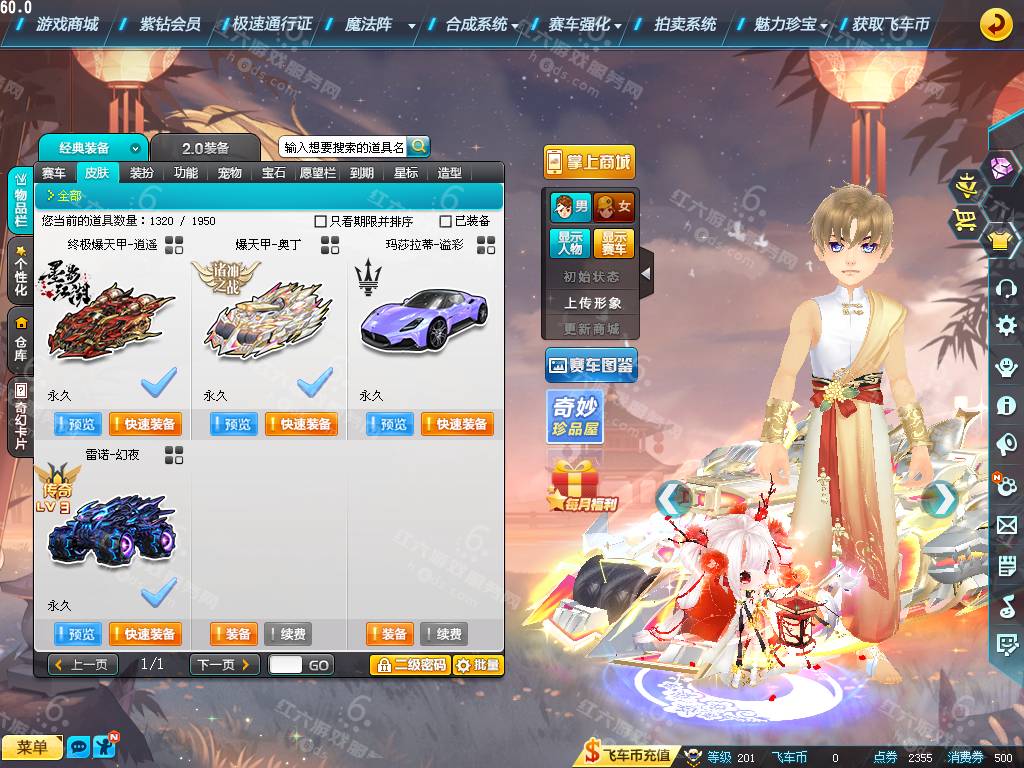Click the page number input field
The image size is (1024, 768).
coord(285,664)
